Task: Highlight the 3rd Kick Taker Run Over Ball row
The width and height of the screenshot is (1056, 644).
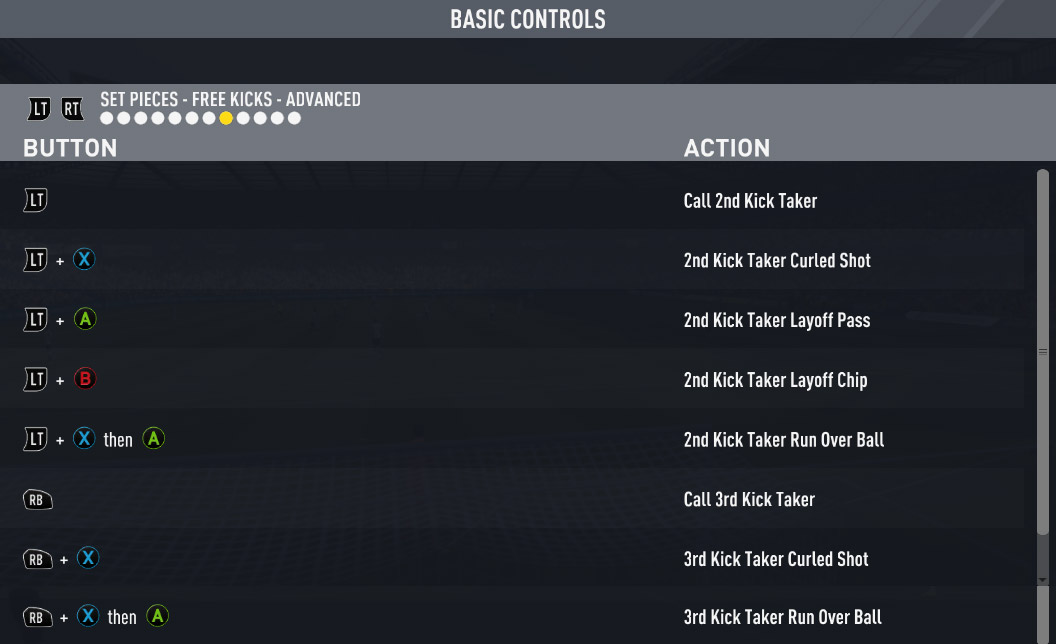Action: pyautogui.click(x=782, y=617)
